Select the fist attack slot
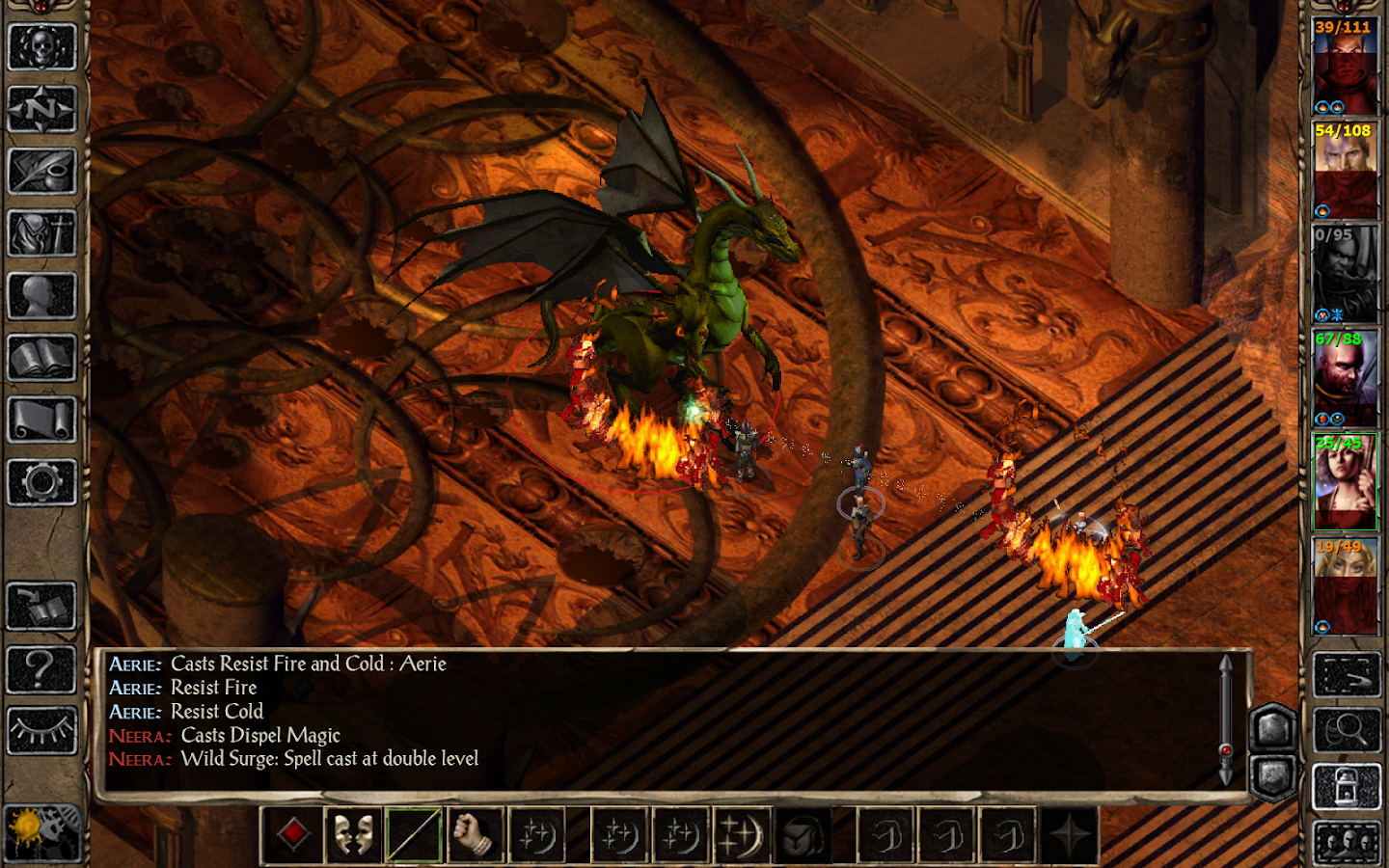This screenshot has height=868, width=1389. point(475,834)
